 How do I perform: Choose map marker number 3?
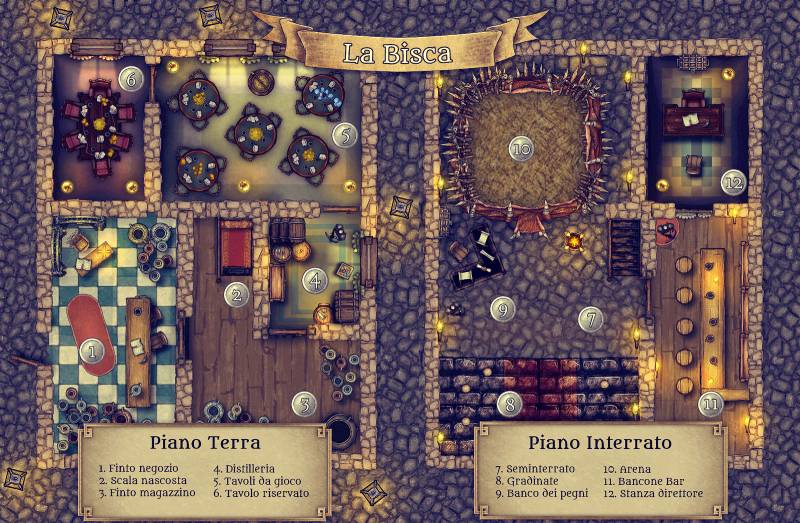click(303, 404)
